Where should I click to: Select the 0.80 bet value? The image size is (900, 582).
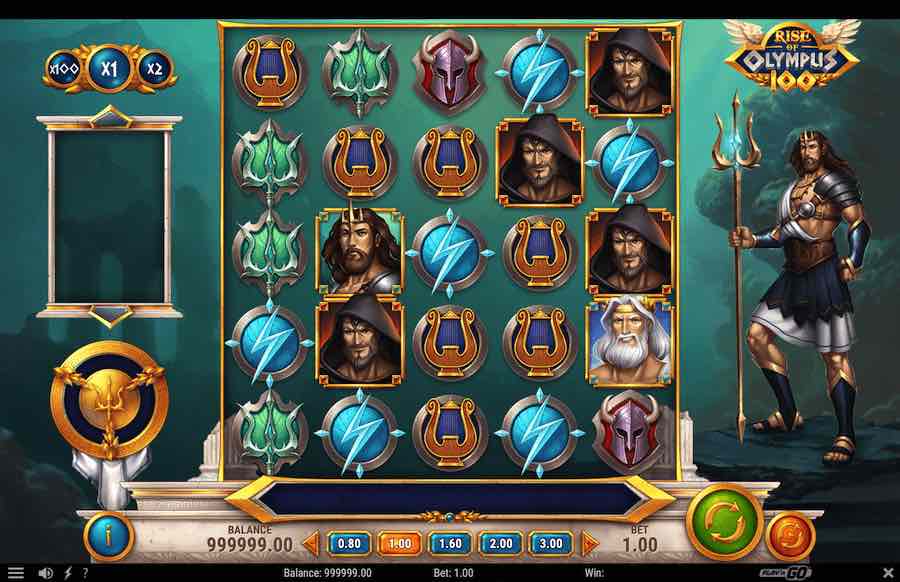349,543
